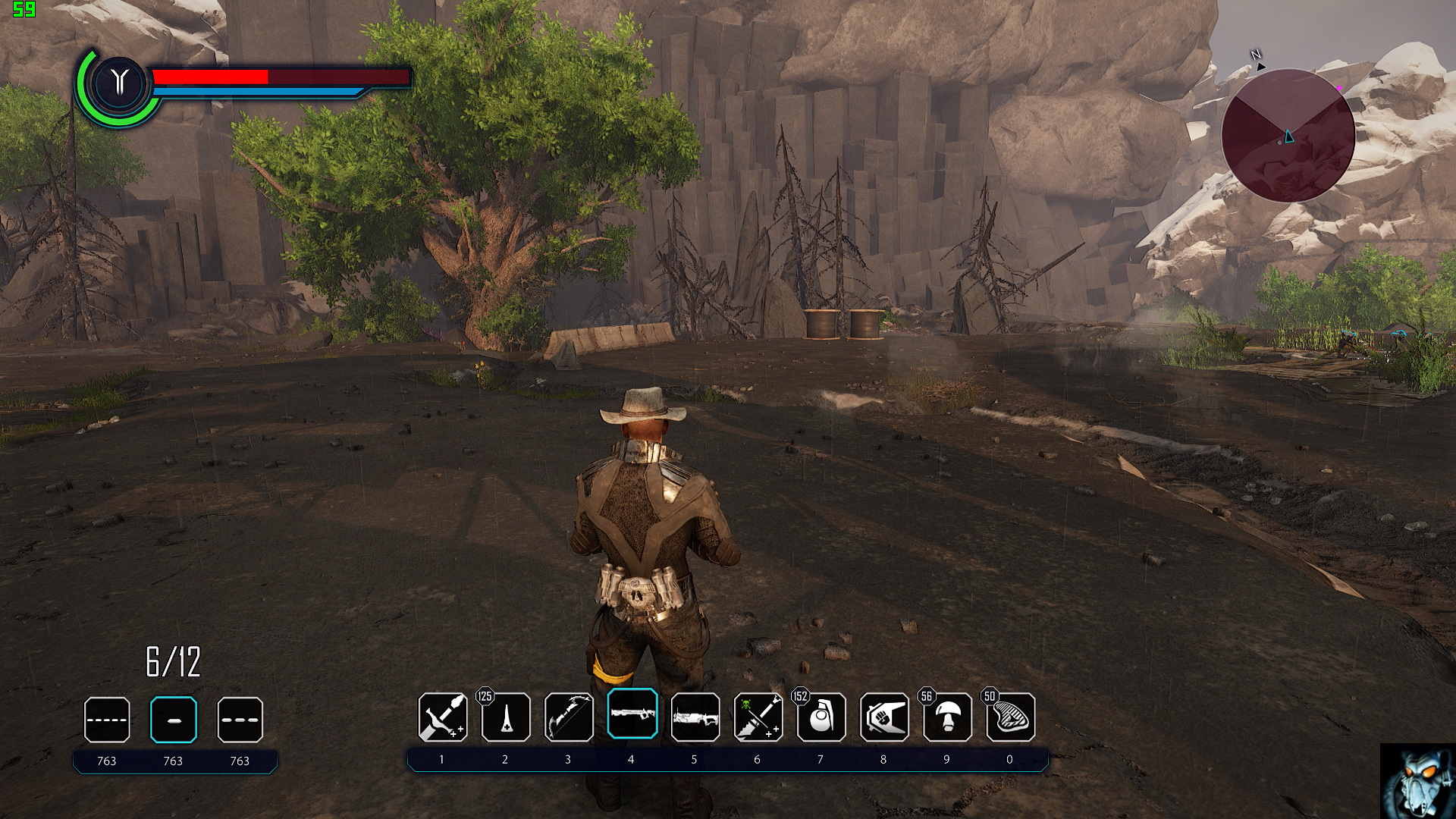Equip the poisoned serrated blade slot
This screenshot has width=1456, height=819.
[x=758, y=717]
